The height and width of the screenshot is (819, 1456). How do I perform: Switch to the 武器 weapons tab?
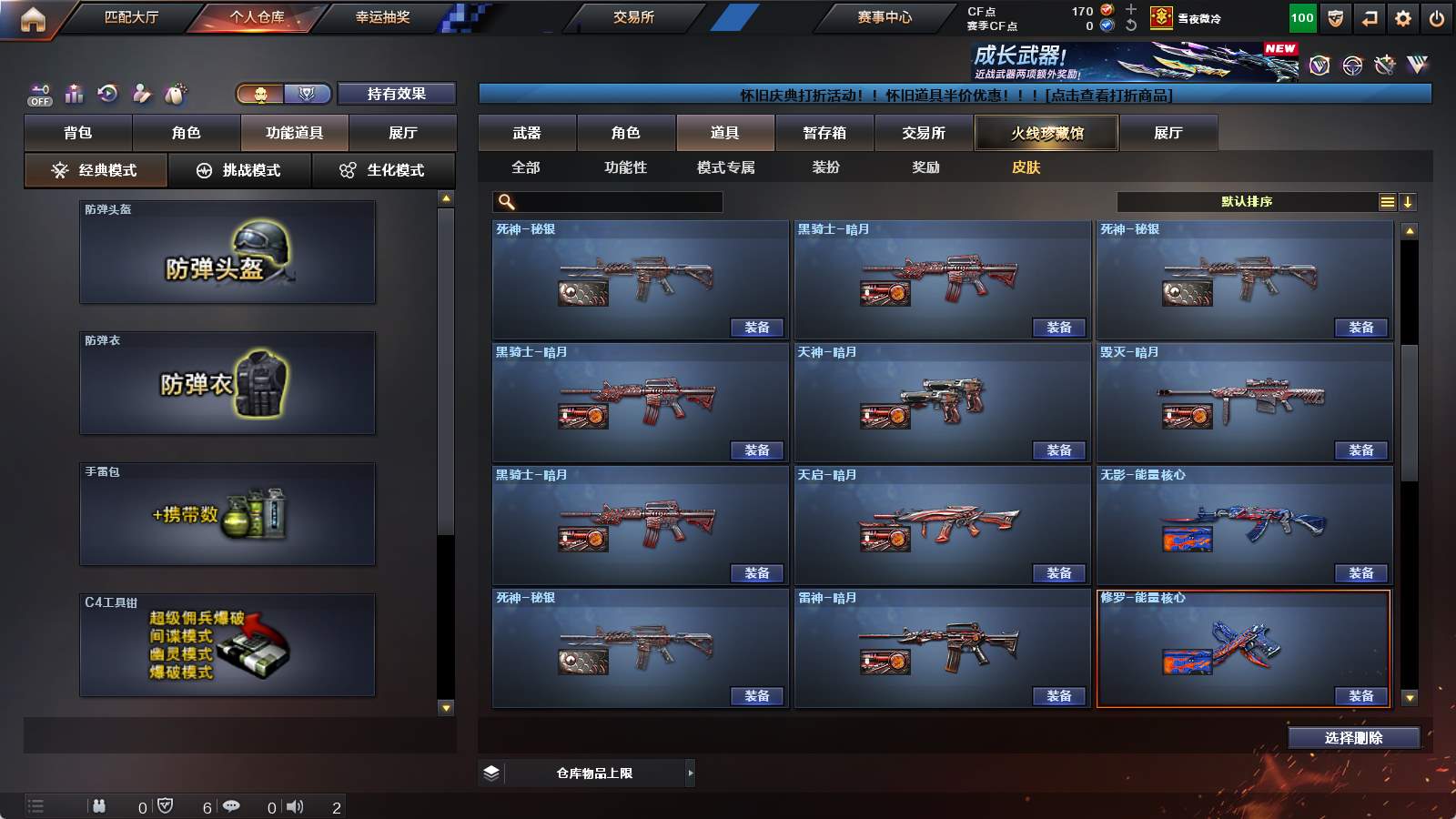click(x=527, y=133)
